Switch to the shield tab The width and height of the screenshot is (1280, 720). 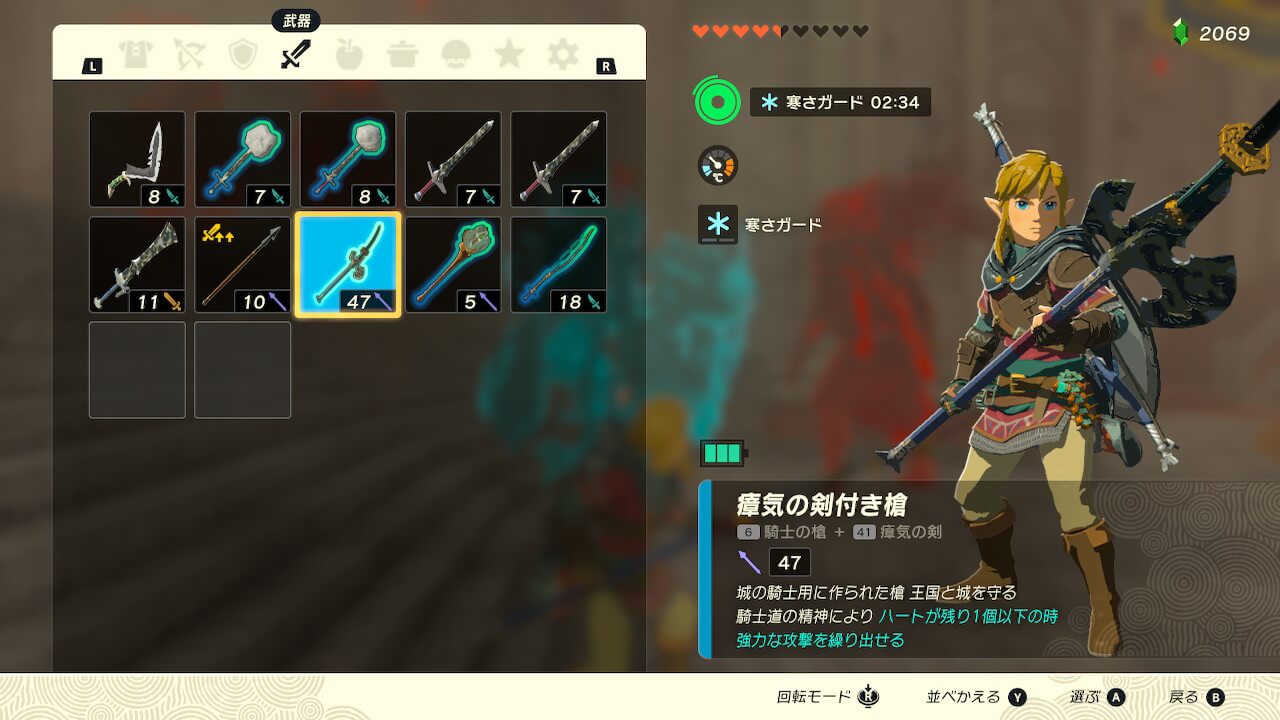(x=243, y=54)
